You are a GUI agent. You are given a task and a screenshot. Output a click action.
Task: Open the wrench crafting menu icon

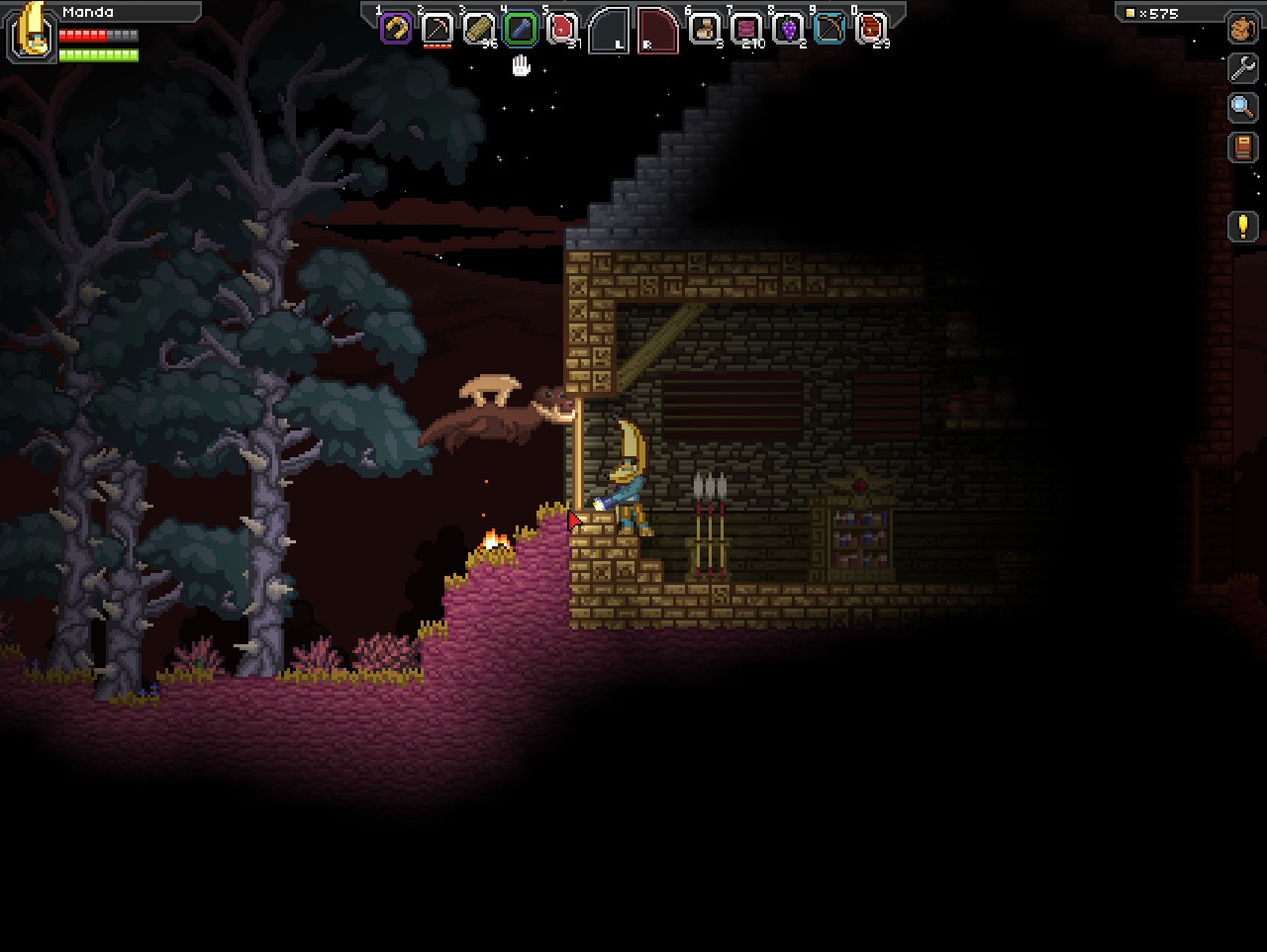click(1241, 69)
